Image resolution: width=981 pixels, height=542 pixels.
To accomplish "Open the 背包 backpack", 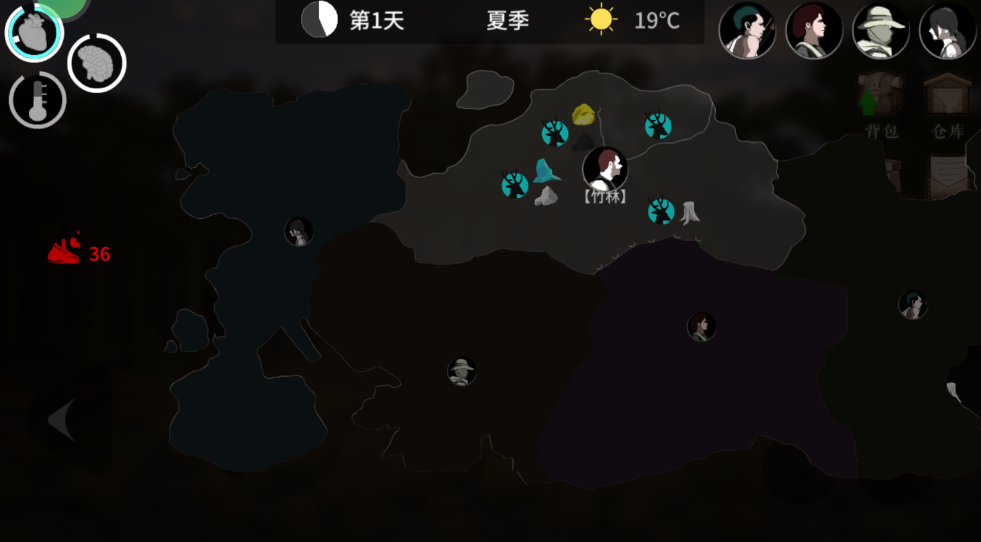I will [881, 102].
